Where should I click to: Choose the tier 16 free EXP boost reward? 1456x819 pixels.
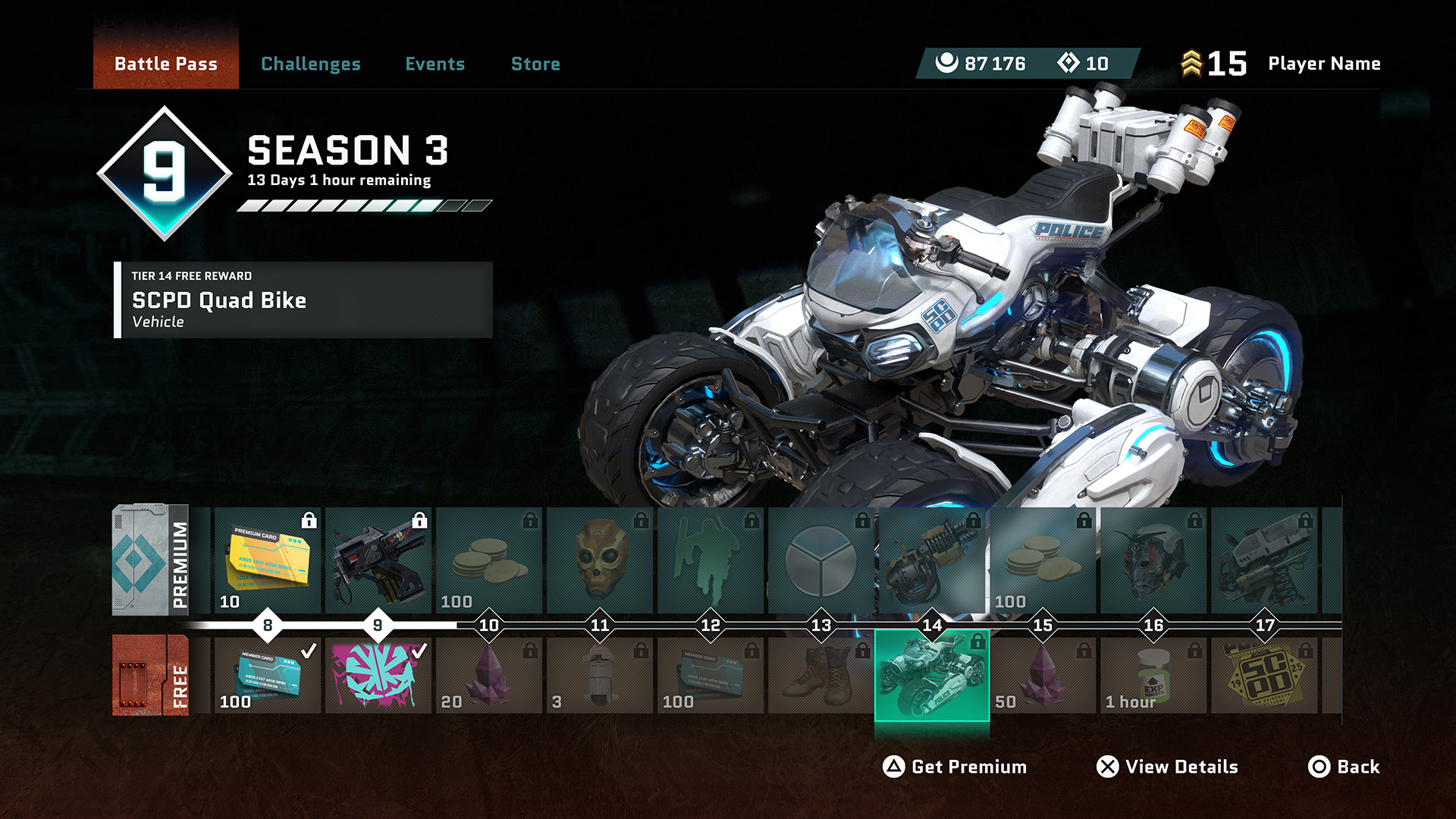(x=1153, y=675)
